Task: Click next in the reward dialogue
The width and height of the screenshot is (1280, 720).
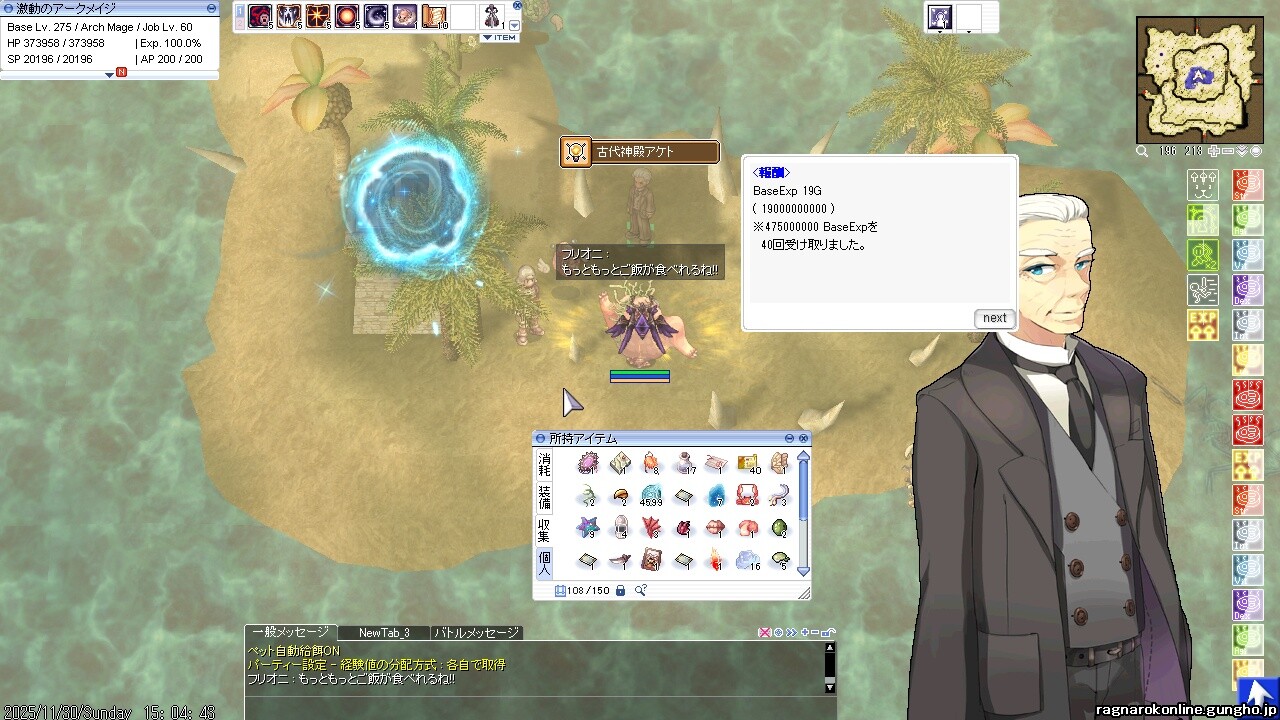Action: pos(994,318)
